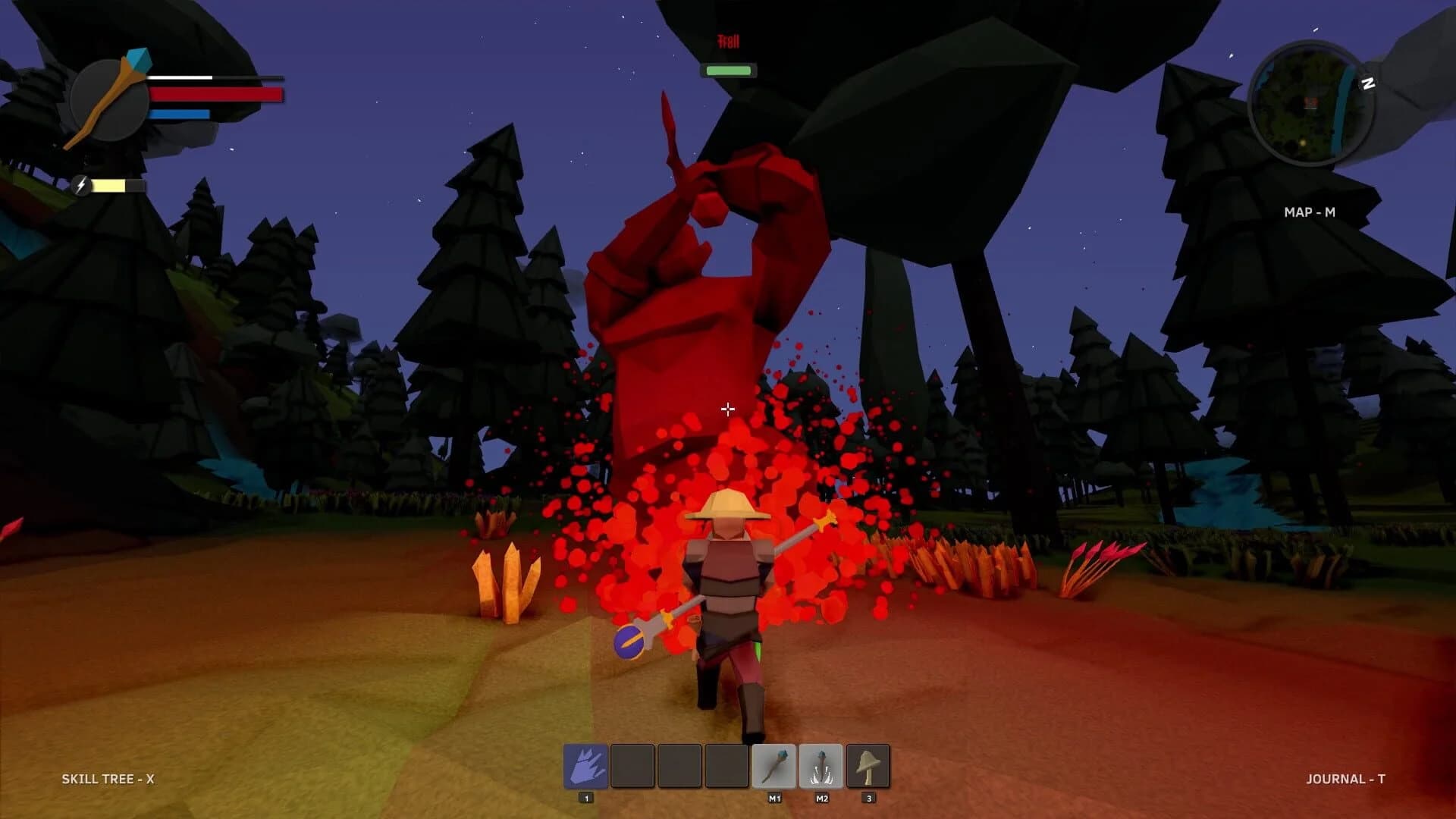Click the Troll's green health bar
Image resolution: width=1456 pixels, height=819 pixels.
729,70
